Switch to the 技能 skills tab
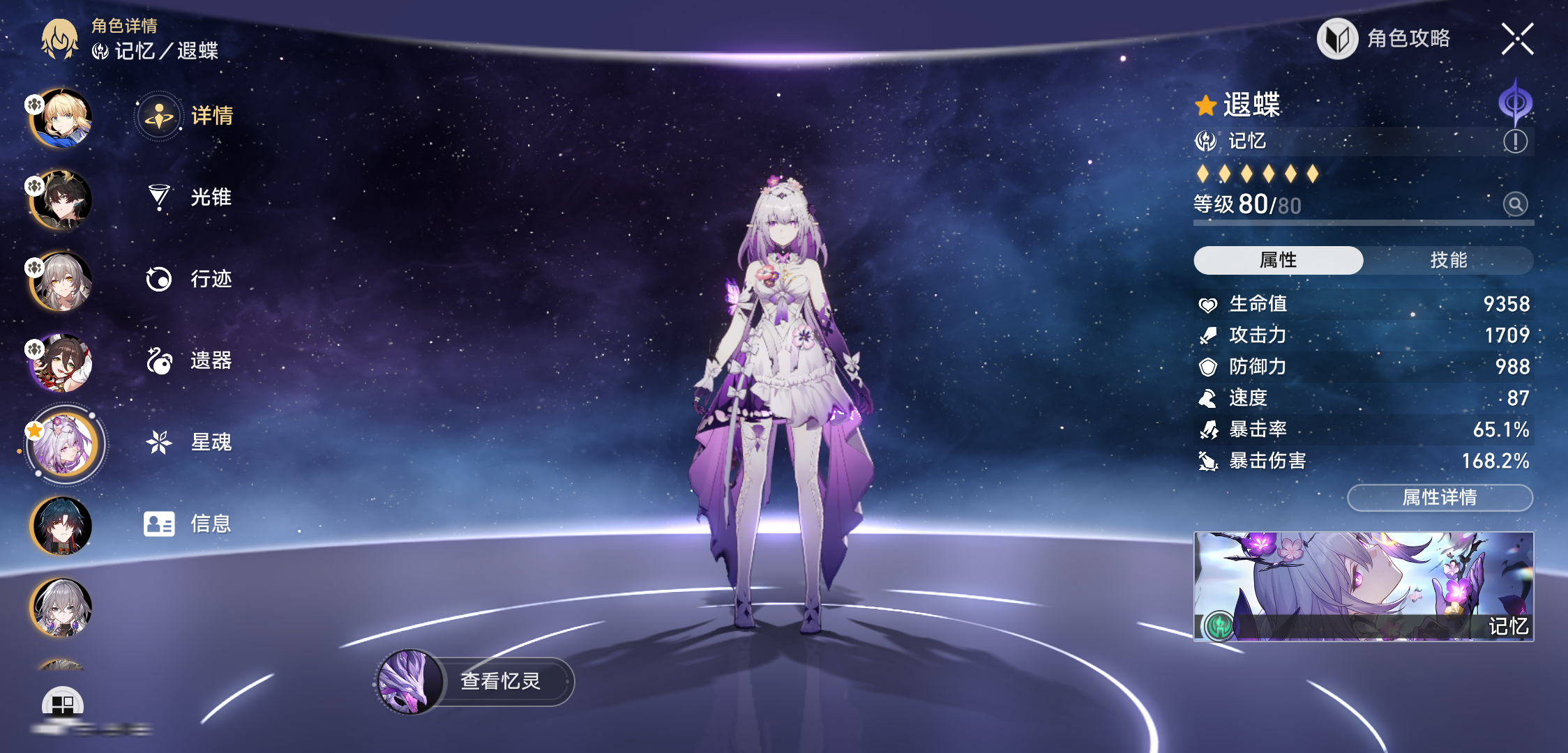Screen dimensions: 1568x753 point(1448,260)
